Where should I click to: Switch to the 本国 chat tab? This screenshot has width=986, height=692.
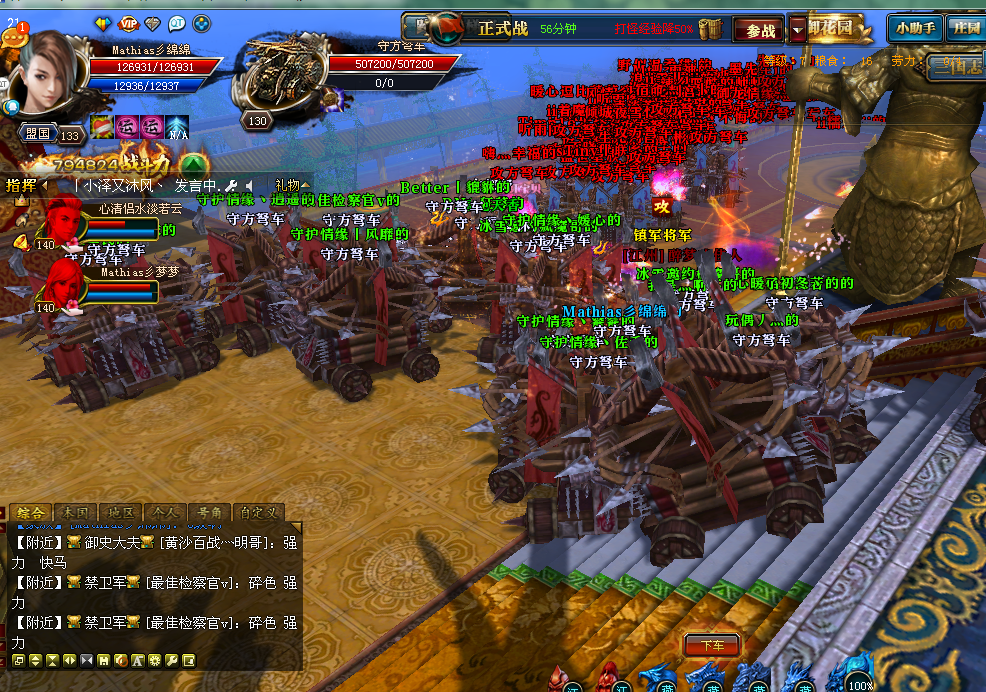75,513
